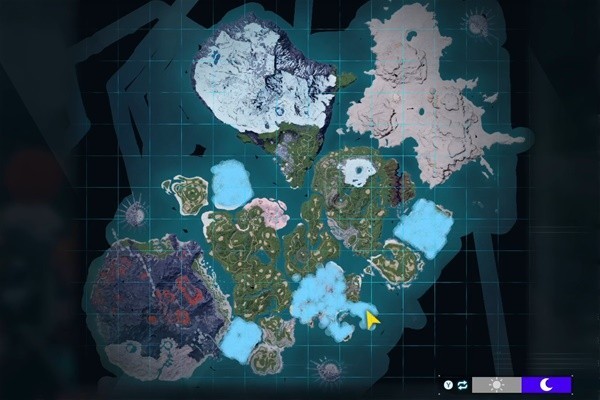Select the yellow player arrow marker
This screenshot has height=400, width=600.
(x=373, y=320)
